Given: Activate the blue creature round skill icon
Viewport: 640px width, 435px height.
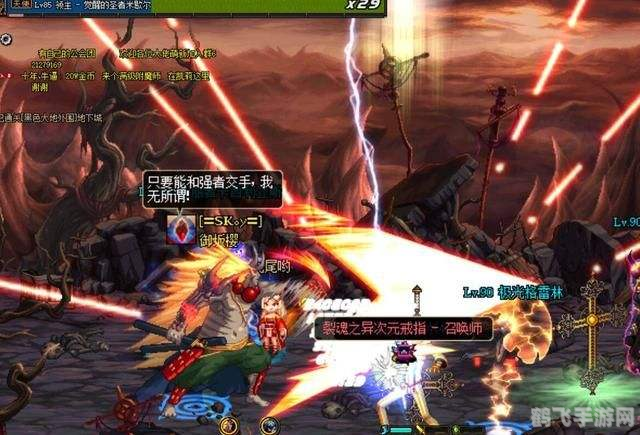Looking at the screenshot, I should coord(268,426).
